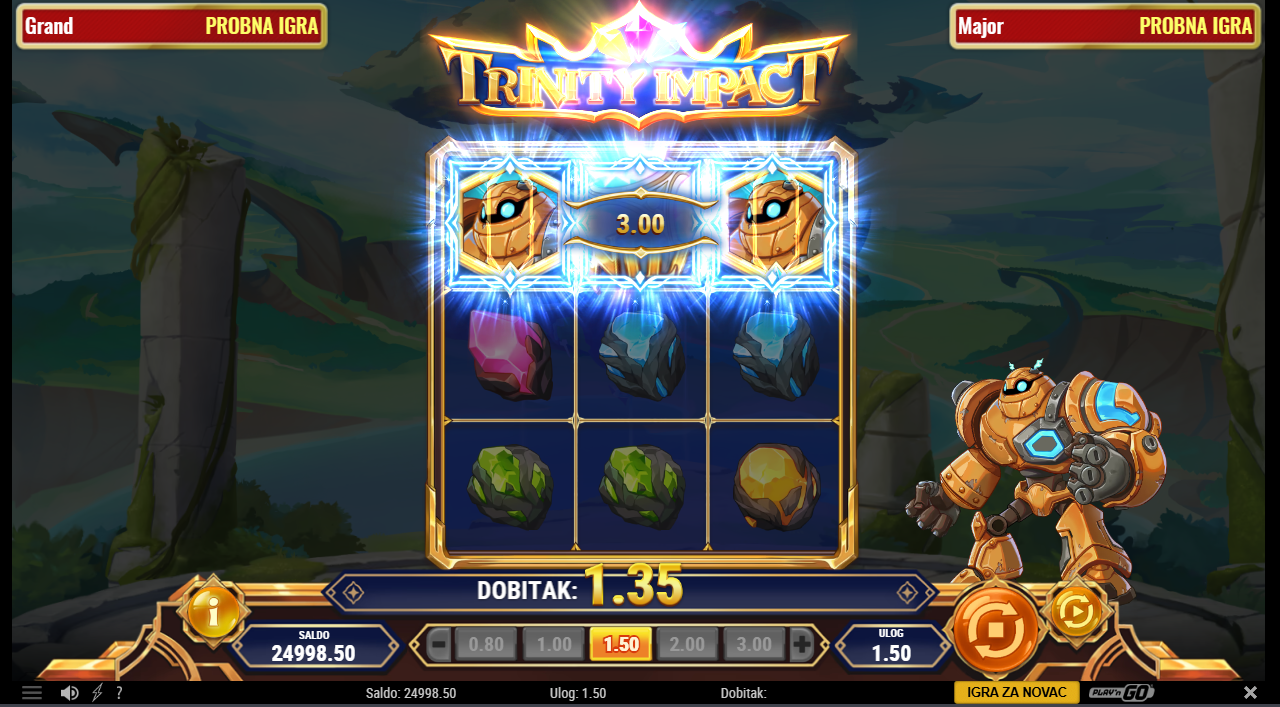Click the Play'n GO logo
Image resolution: width=1280 pixels, height=707 pixels.
[x=1122, y=693]
